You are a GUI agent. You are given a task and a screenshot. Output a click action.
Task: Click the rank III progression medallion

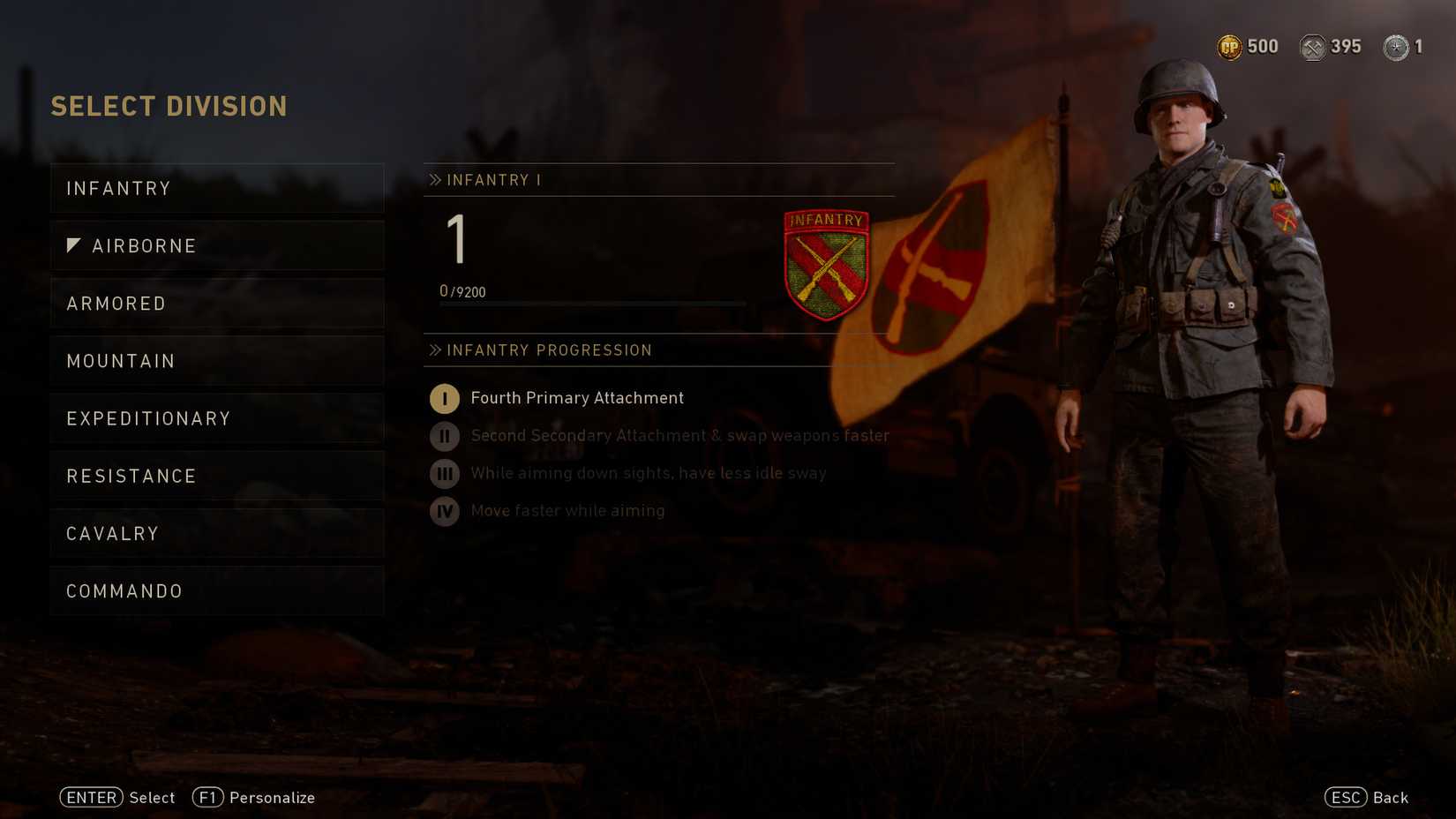click(x=444, y=474)
